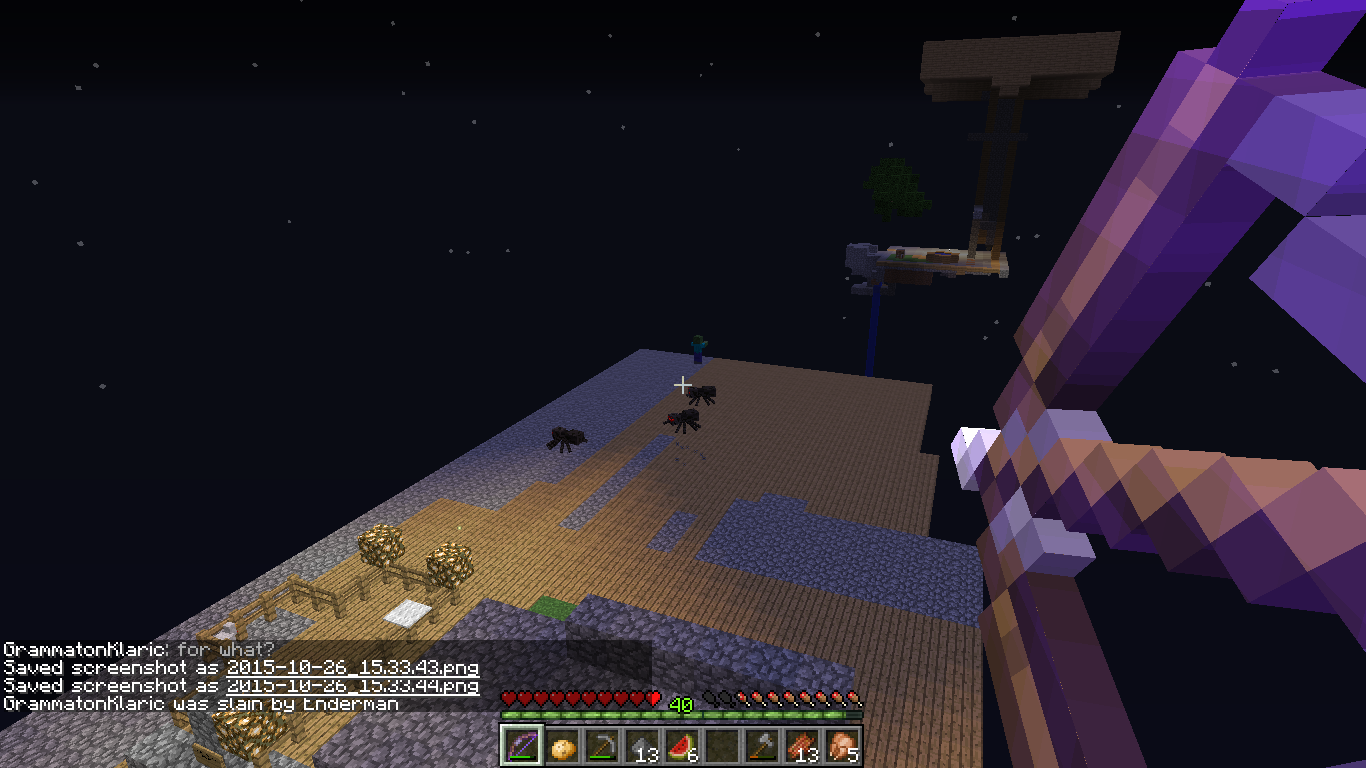This screenshot has height=768, width=1366.
Task: Select the empty hotbar slot
Action: (722, 746)
